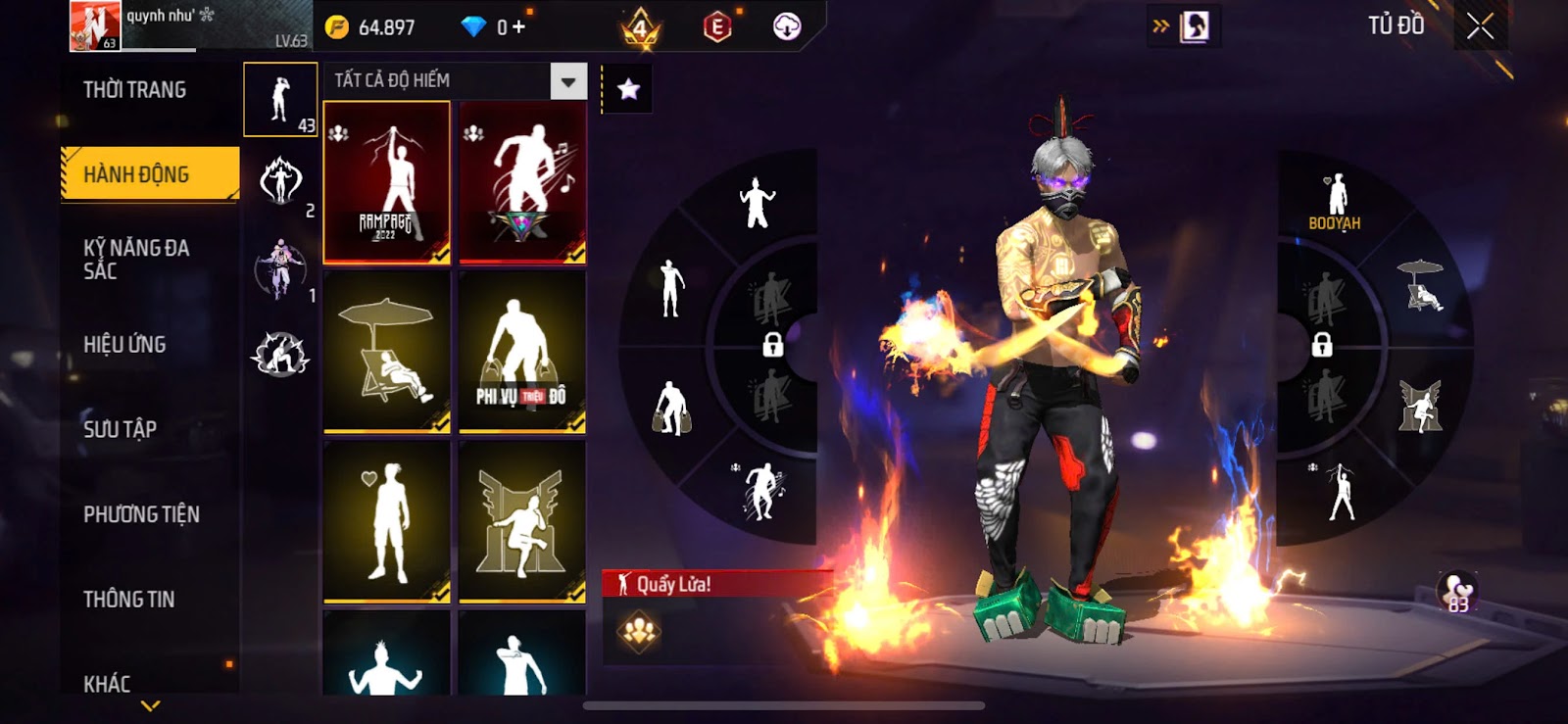Go to the Sưu Tập tab
Image resolution: width=1568 pixels, height=724 pixels.
(x=120, y=429)
